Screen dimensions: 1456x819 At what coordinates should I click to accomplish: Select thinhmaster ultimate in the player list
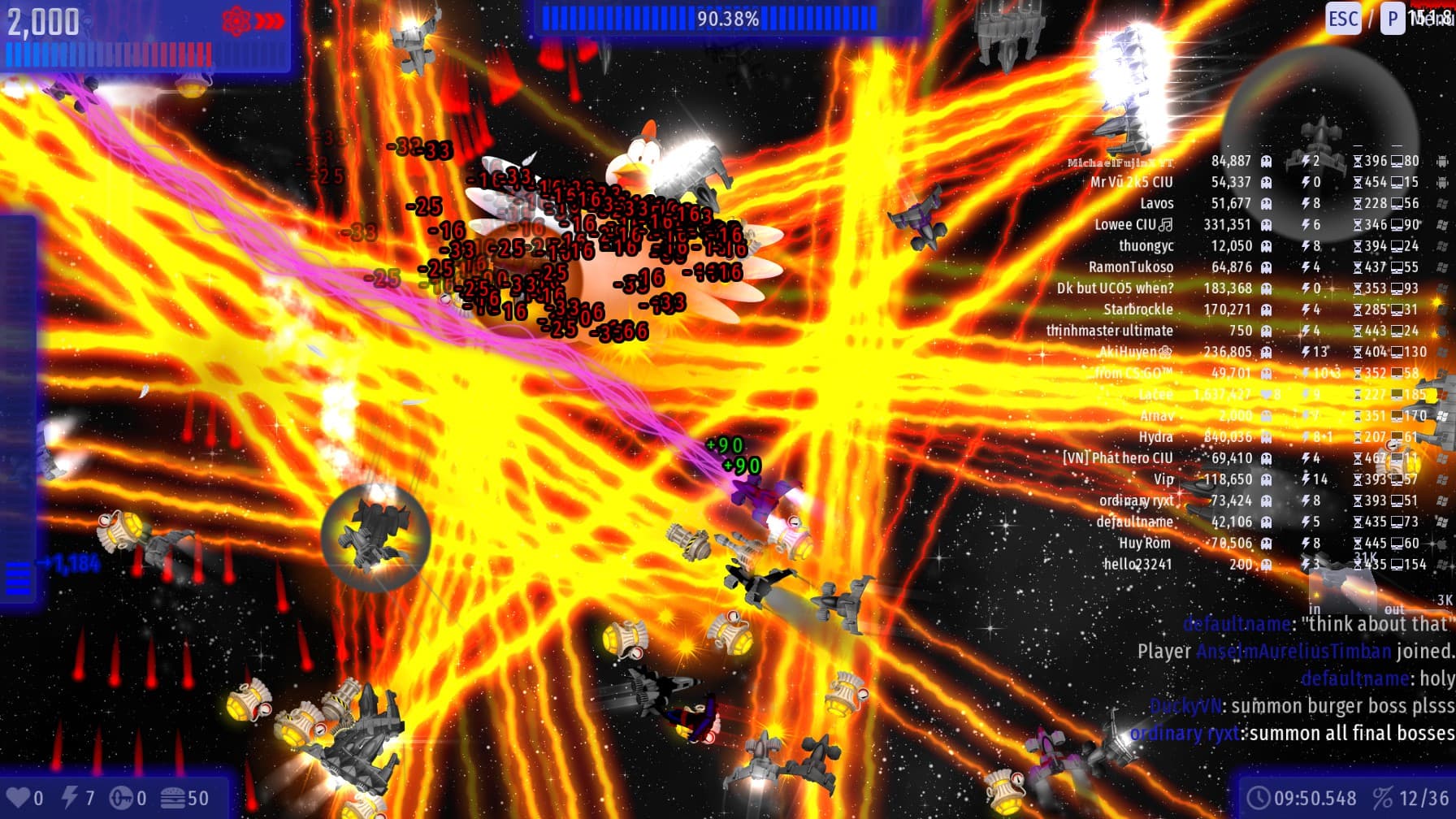click(x=1109, y=331)
